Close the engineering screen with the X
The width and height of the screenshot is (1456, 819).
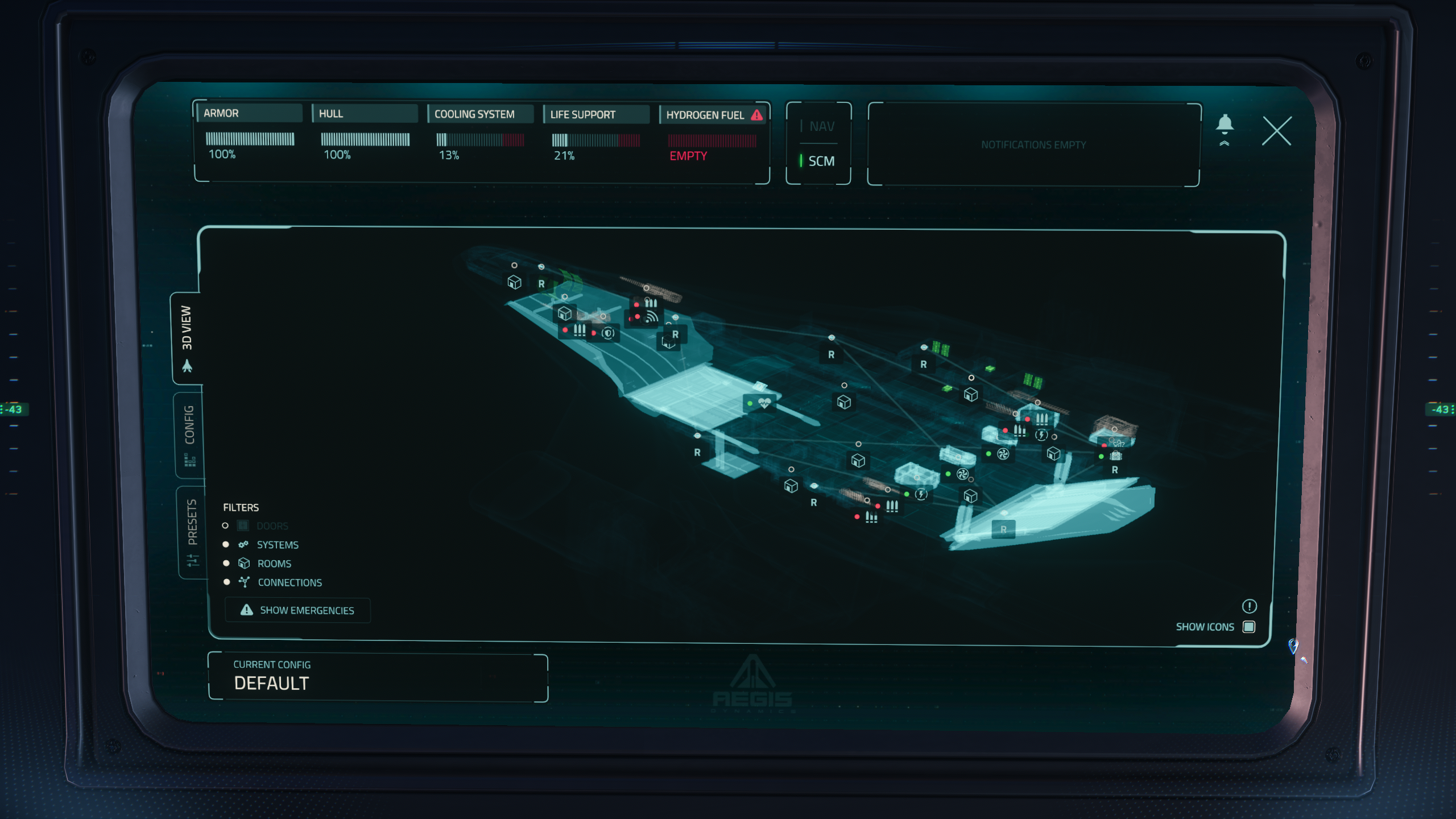click(1276, 131)
